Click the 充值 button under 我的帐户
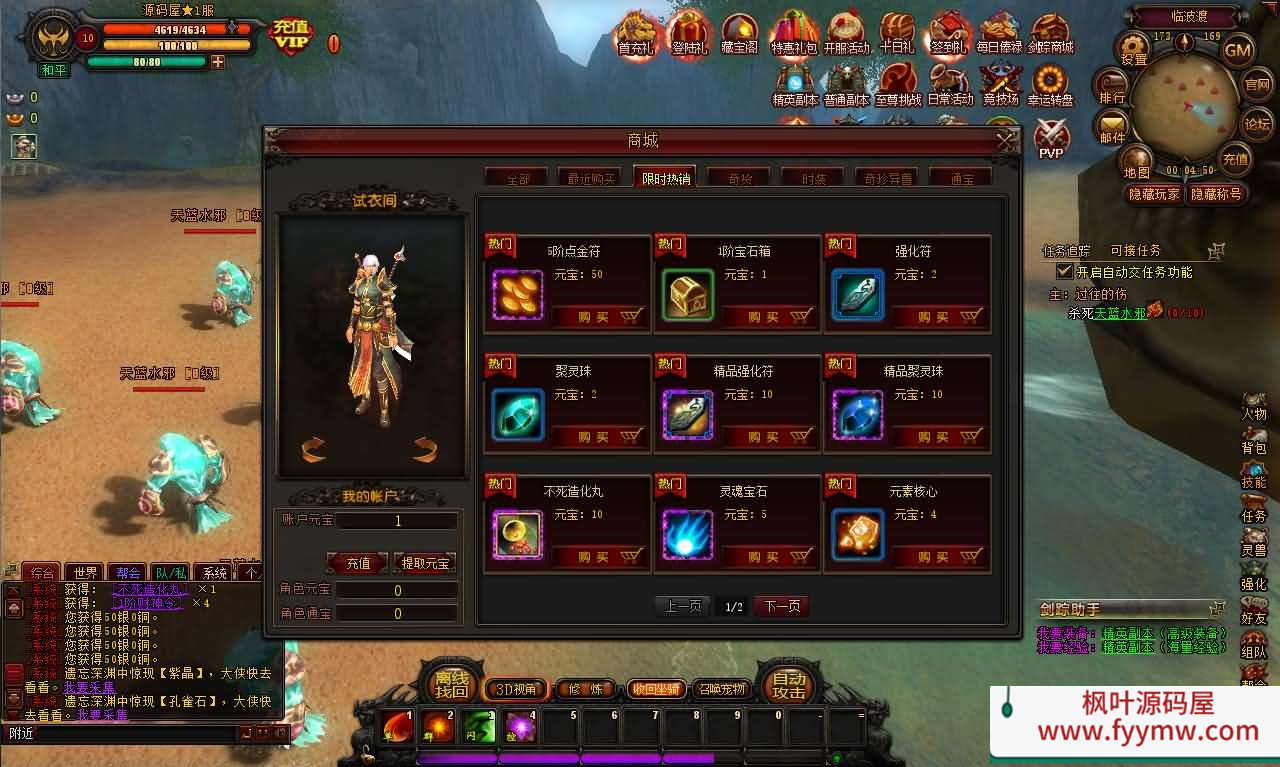The image size is (1280, 767). 358,564
